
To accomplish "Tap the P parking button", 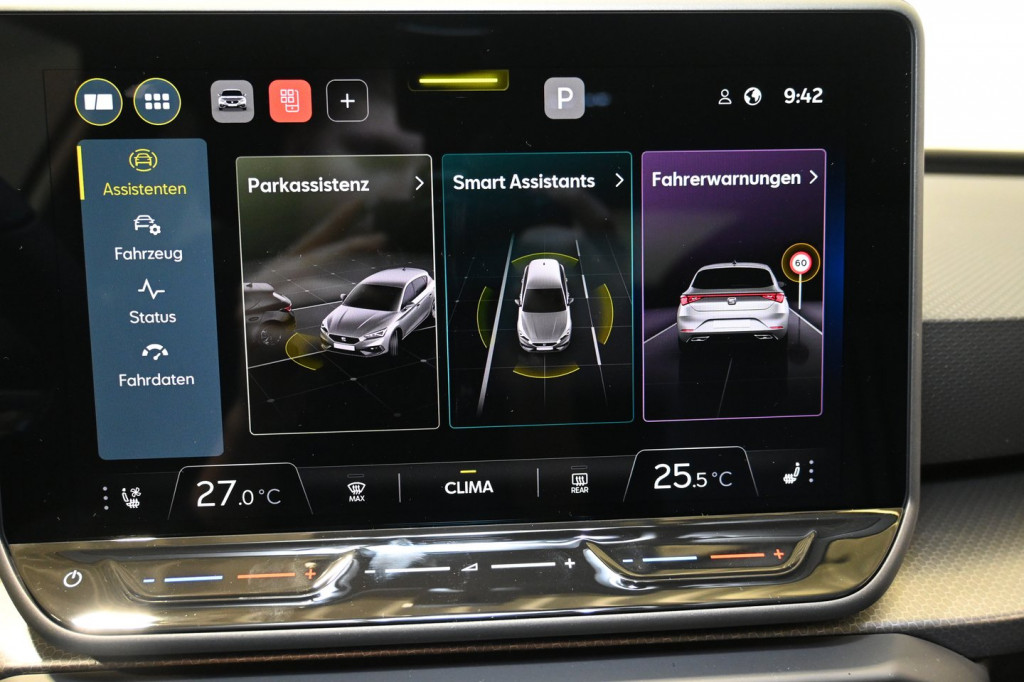I will [564, 98].
